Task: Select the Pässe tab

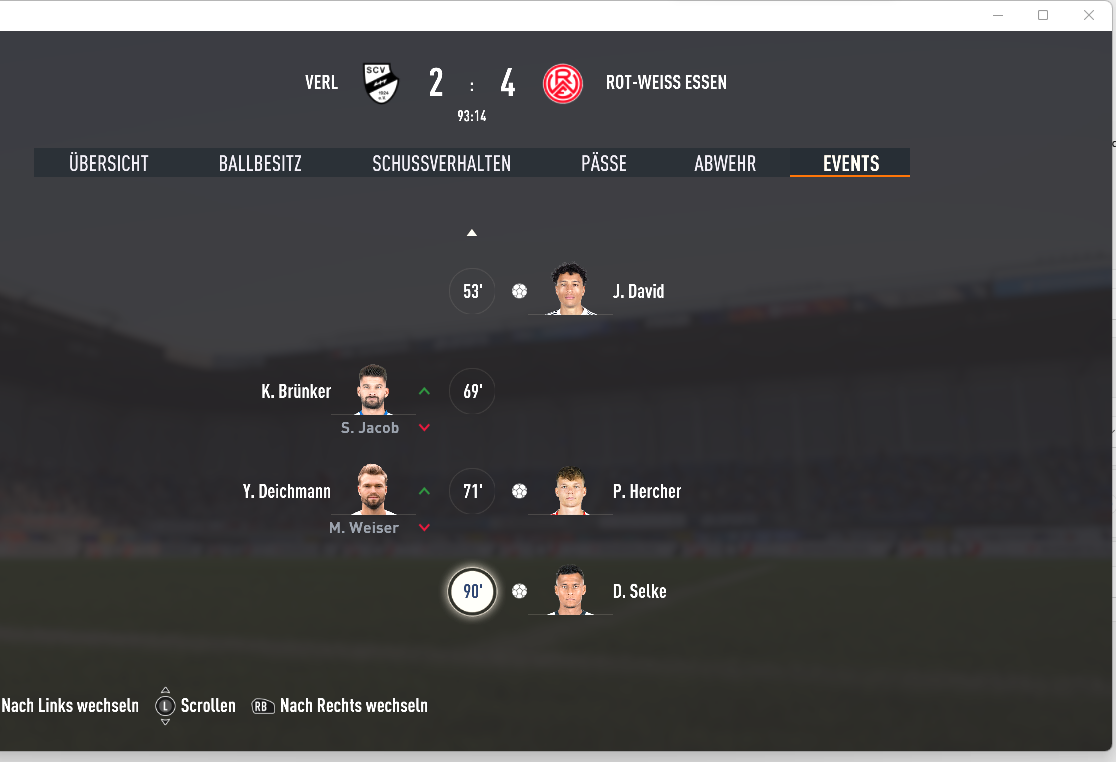Action: tap(604, 164)
